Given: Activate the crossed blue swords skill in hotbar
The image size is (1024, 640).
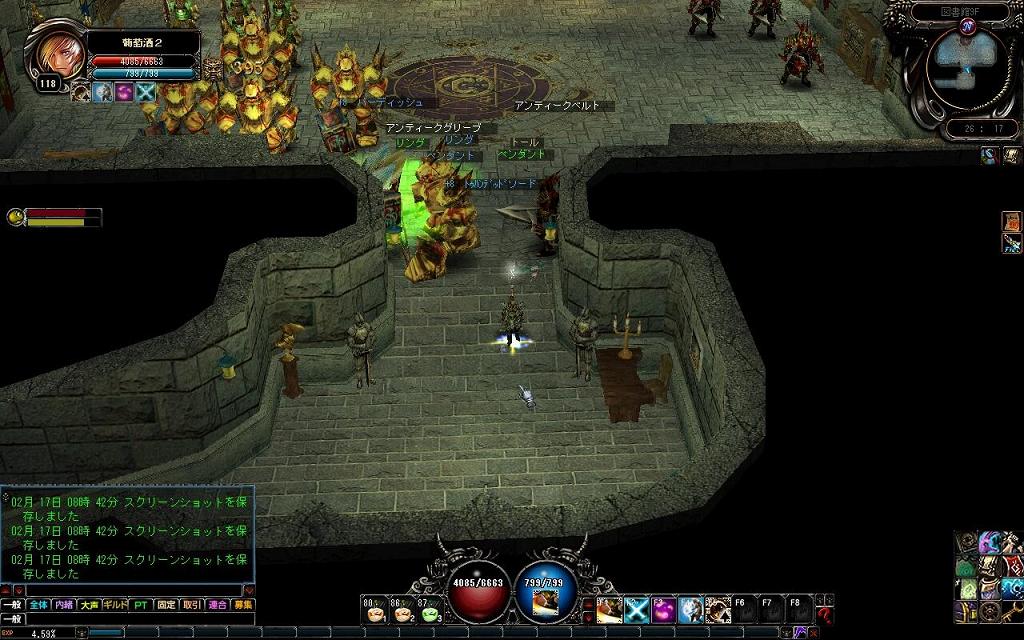Looking at the screenshot, I should point(638,609).
